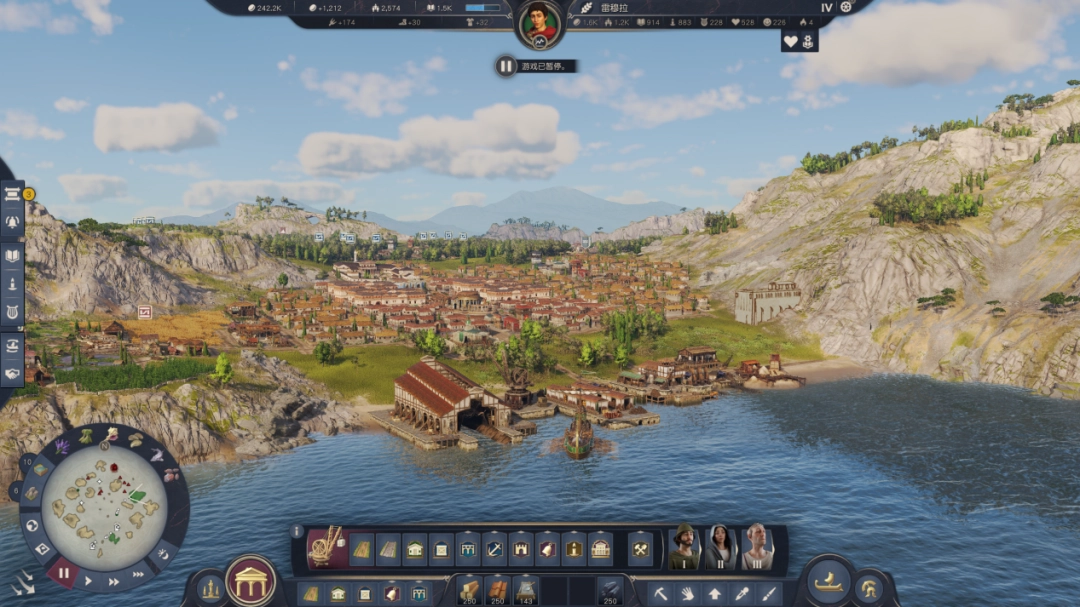Open the temple building menu

tap(251, 580)
